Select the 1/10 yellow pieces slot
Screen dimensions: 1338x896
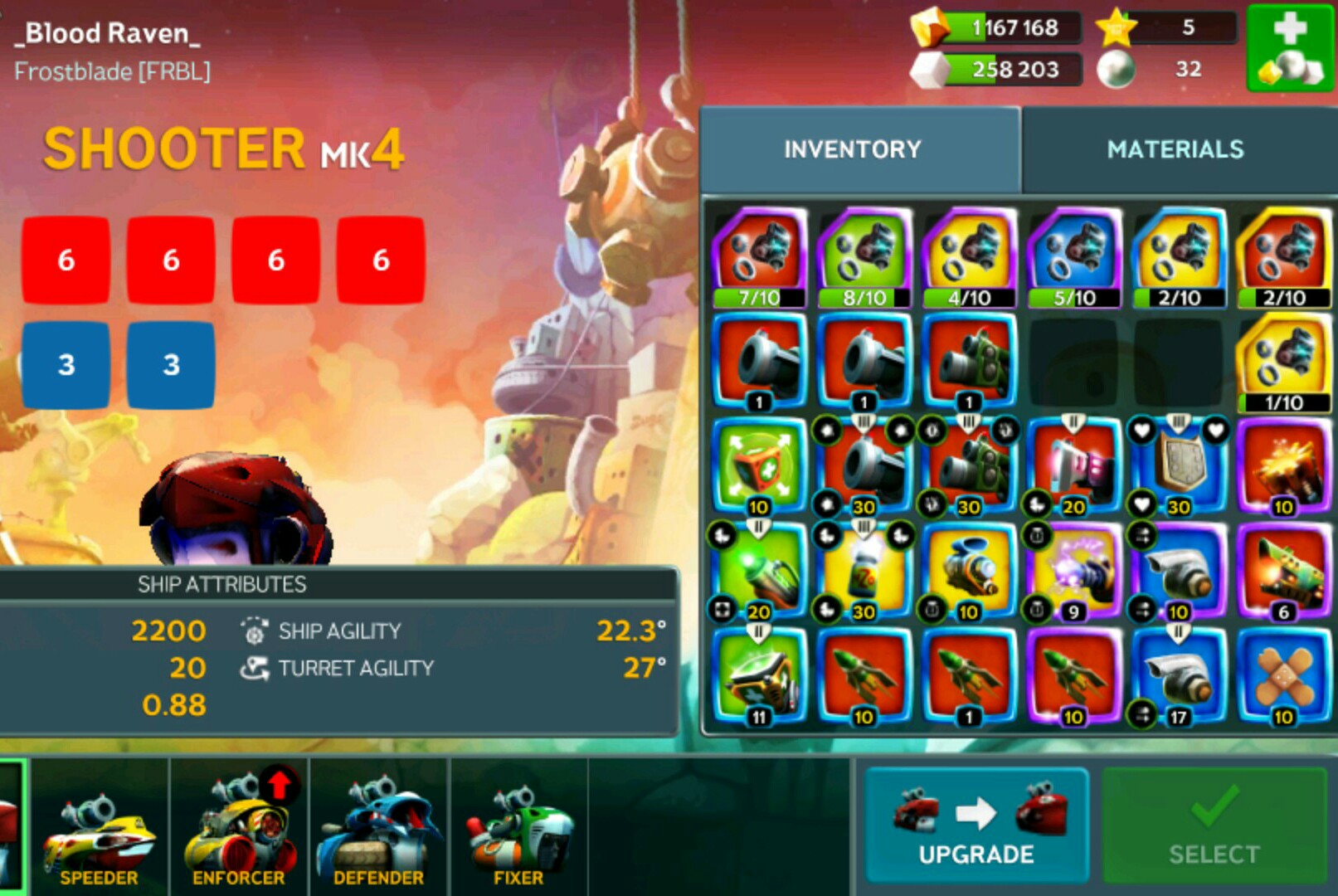pyautogui.click(x=1283, y=363)
